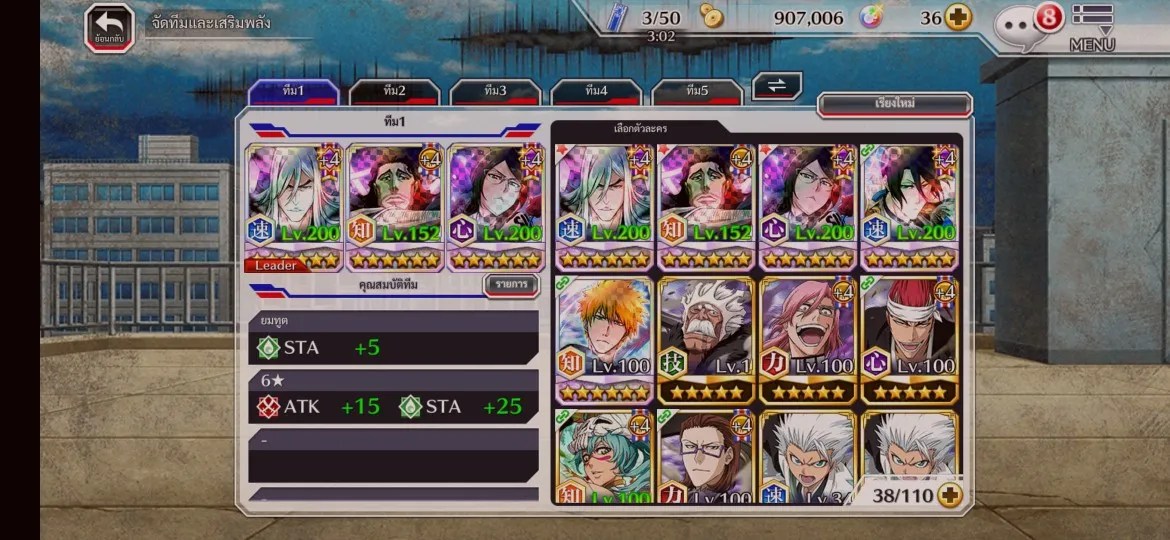Click the swap arrows button beside team tabs
The height and width of the screenshot is (540, 1170).
[777, 86]
